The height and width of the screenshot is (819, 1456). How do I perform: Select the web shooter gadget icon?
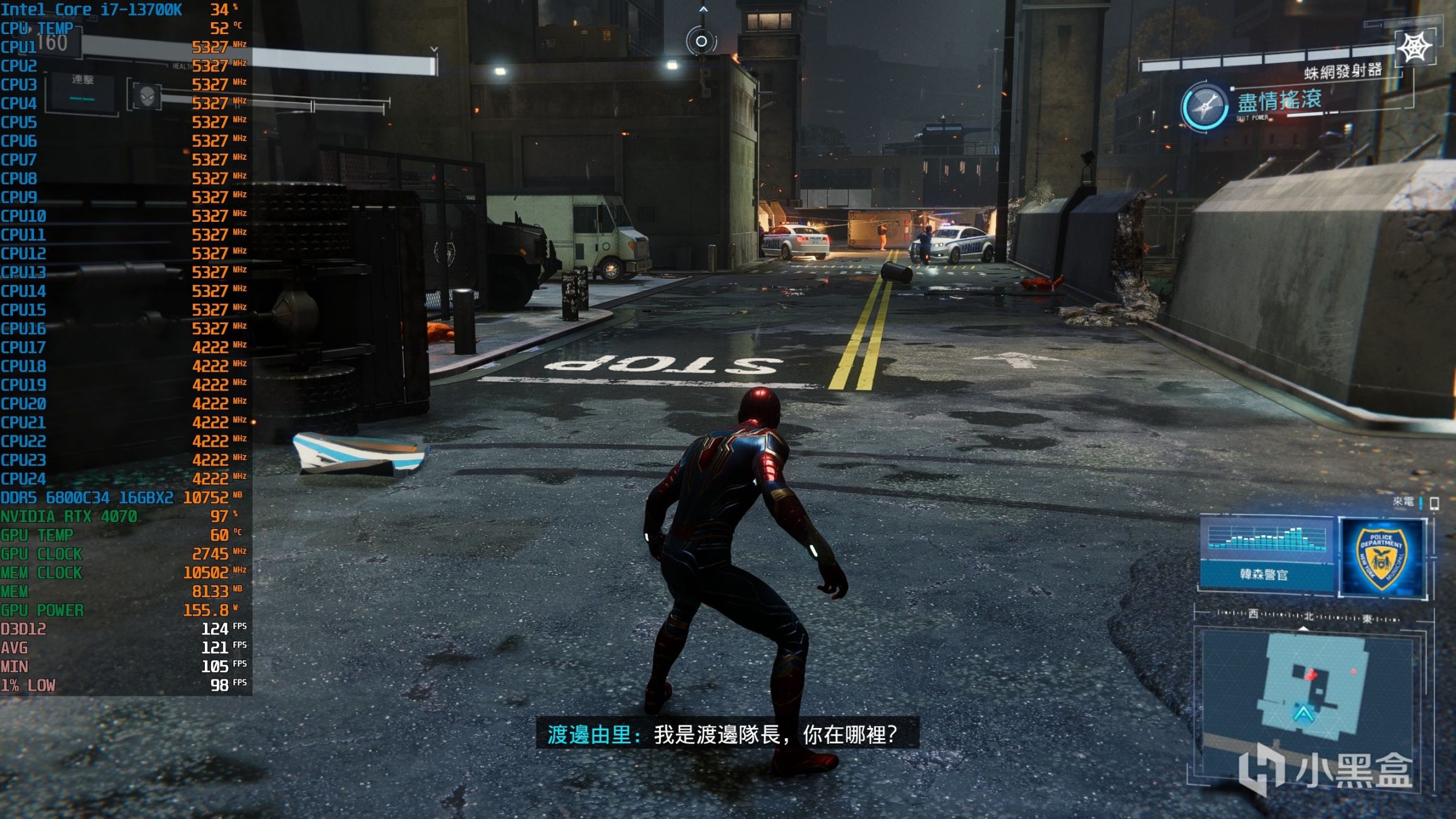tap(1414, 47)
